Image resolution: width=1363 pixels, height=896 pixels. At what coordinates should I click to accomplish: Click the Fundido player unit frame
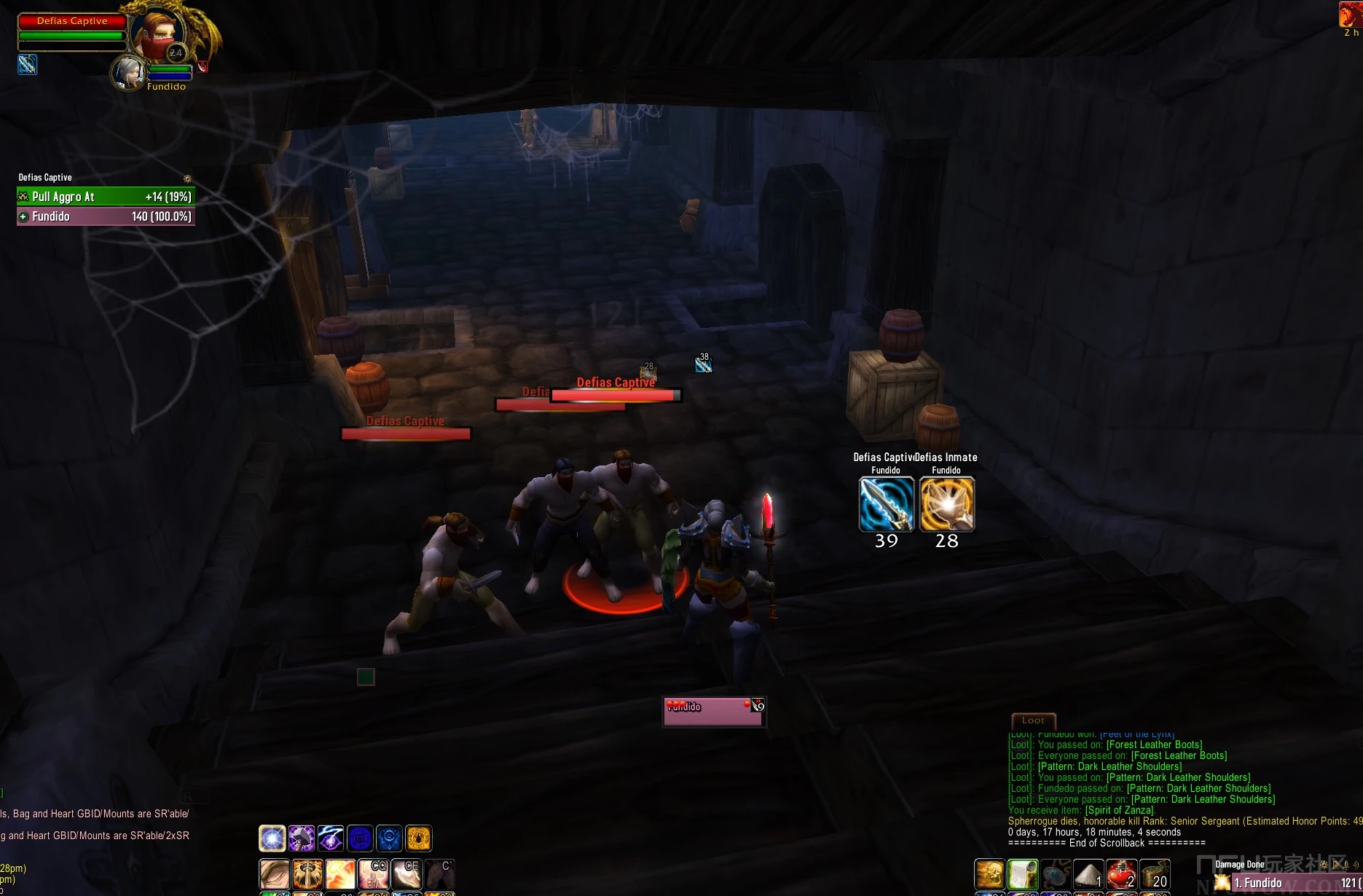pos(713,711)
